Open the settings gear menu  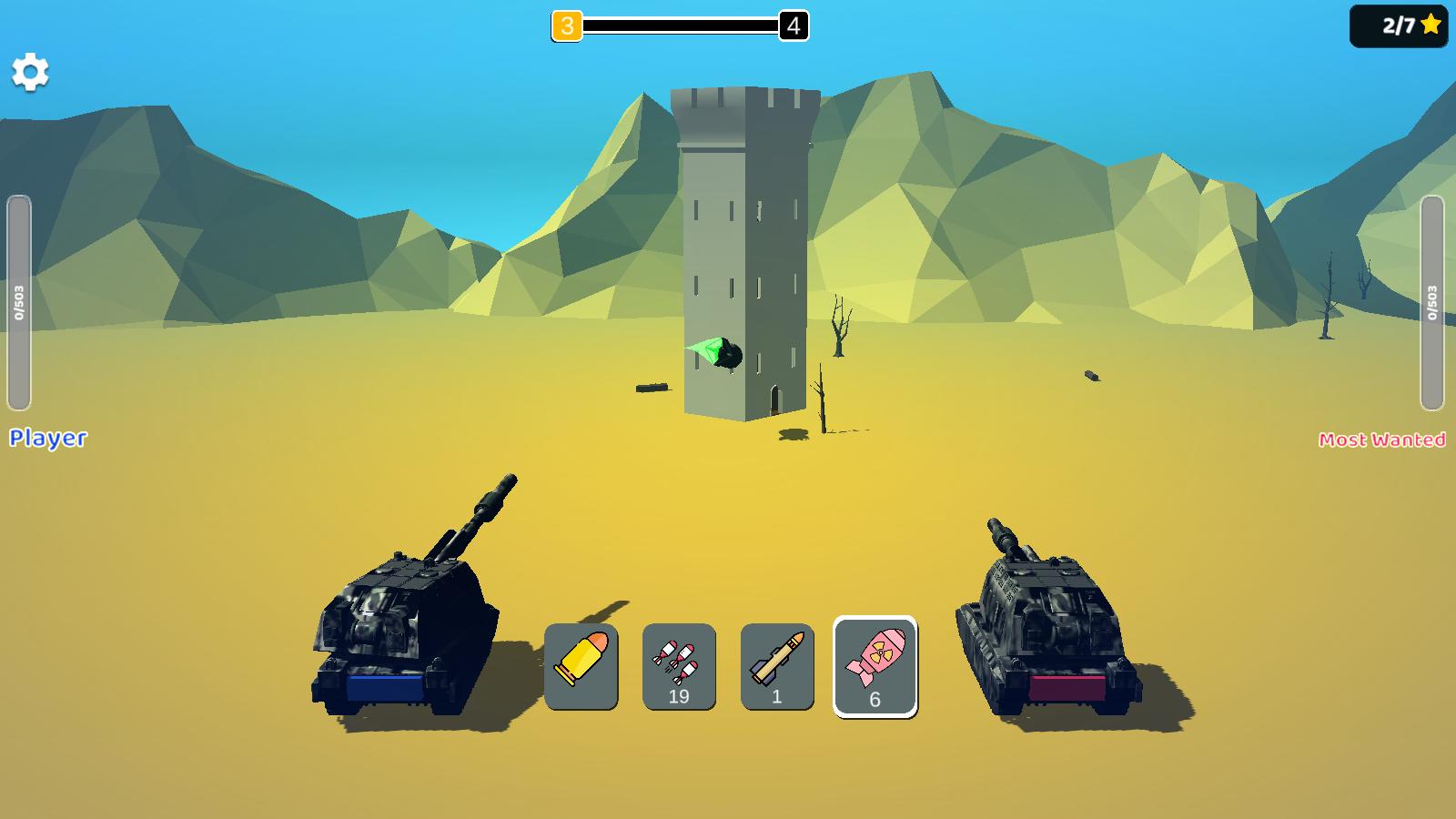31,70
